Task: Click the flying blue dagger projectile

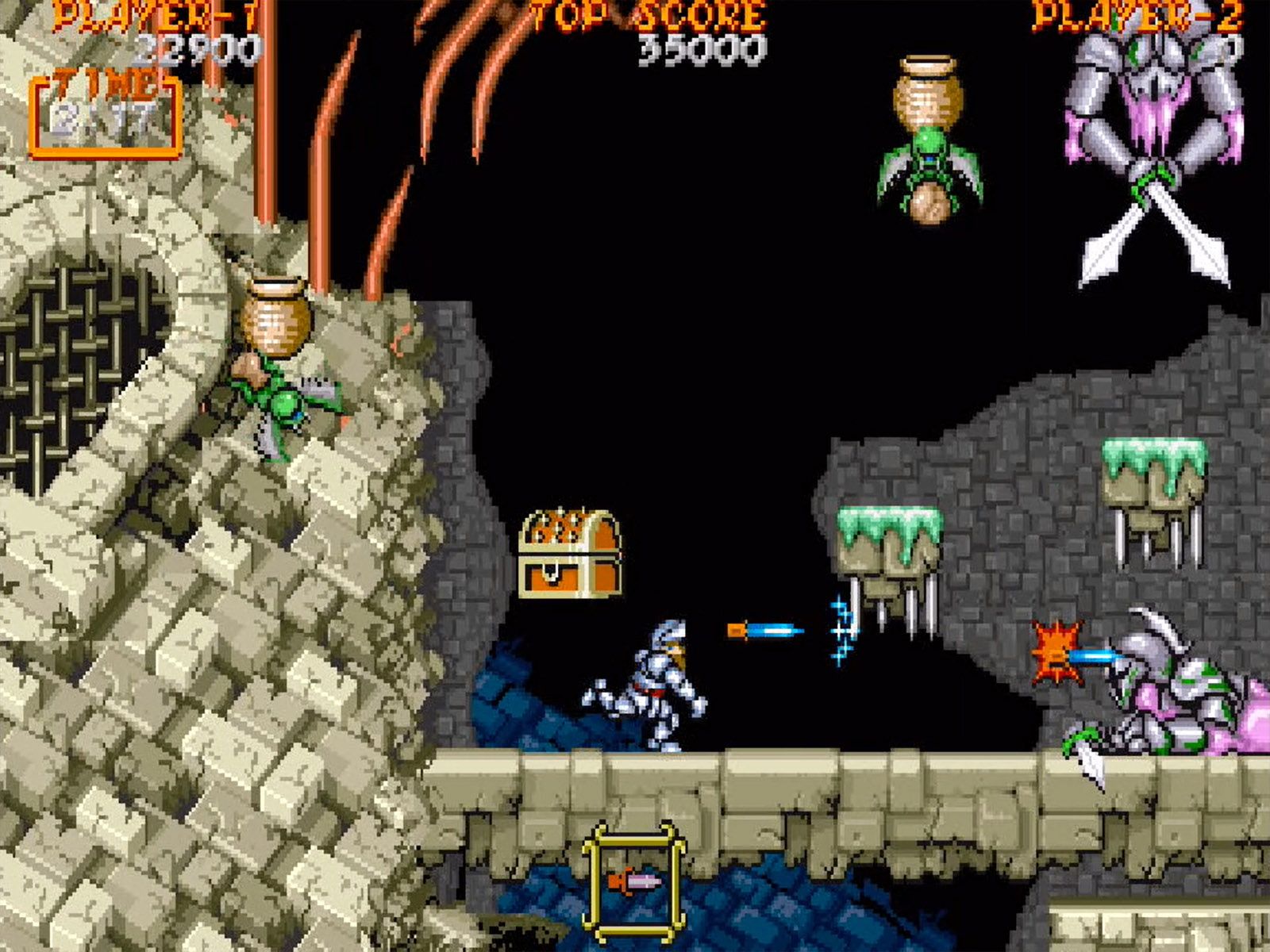Action: click(x=762, y=629)
